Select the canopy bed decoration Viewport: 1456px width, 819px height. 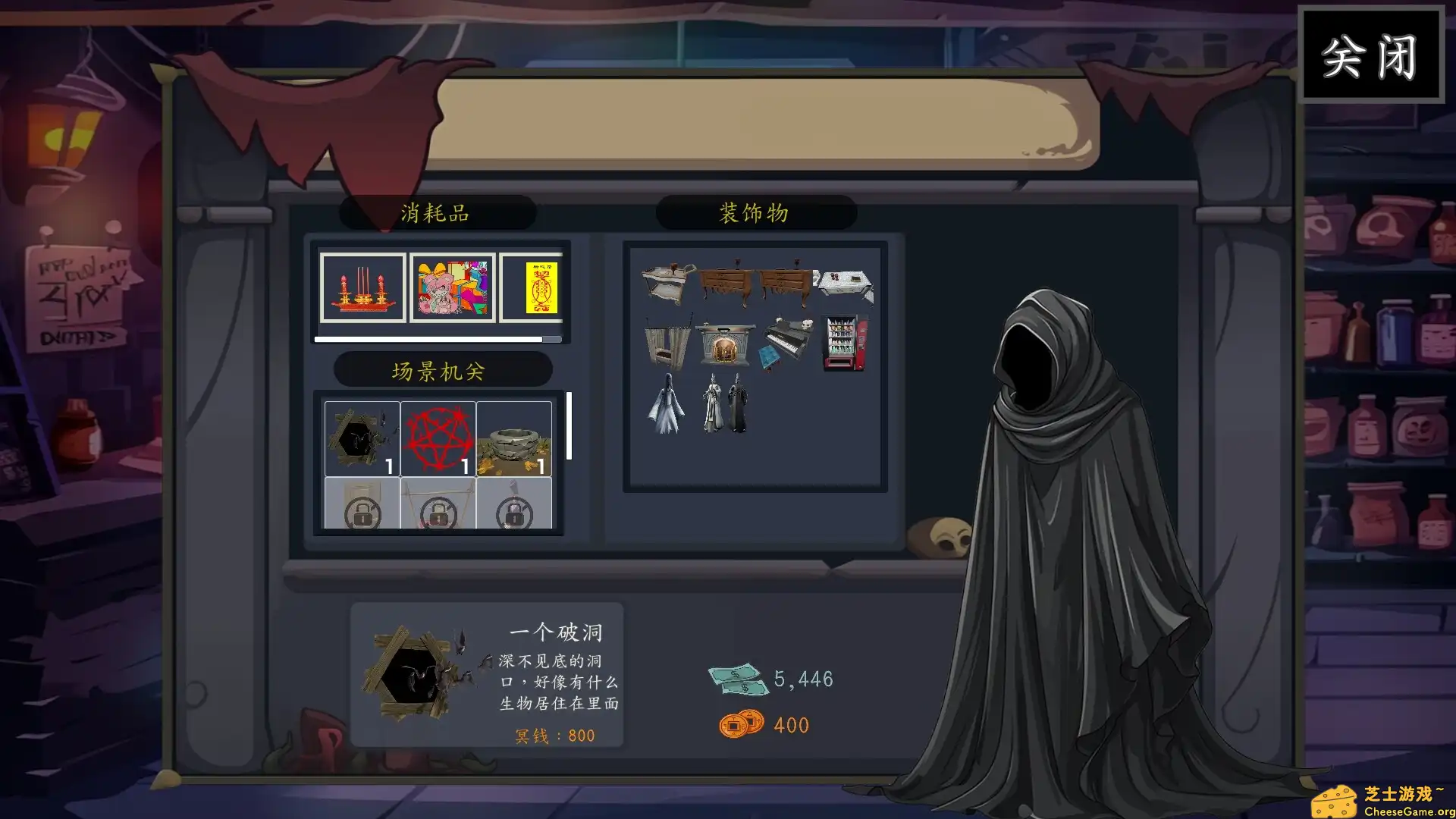(667, 345)
